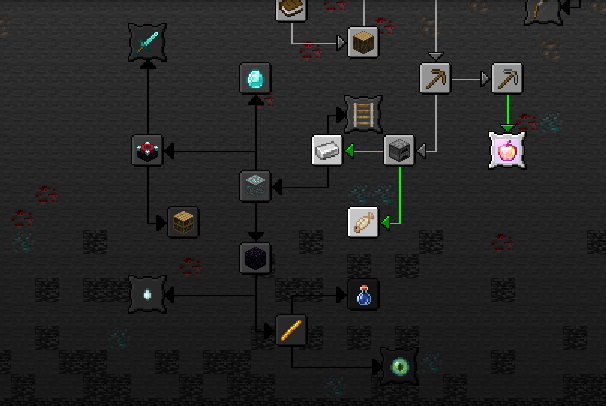The image size is (606, 406).
Task: Open the enchanting table achievement
Action: coord(148,150)
